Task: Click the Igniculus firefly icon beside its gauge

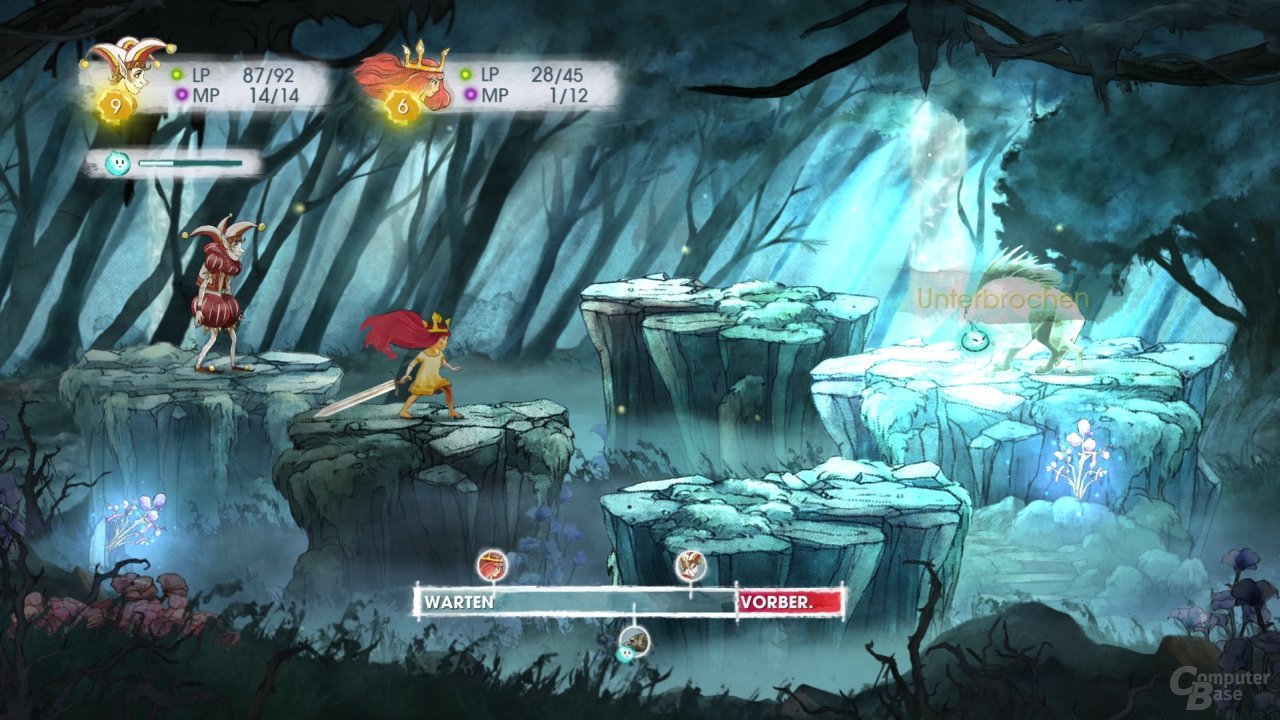Action: 119,161
